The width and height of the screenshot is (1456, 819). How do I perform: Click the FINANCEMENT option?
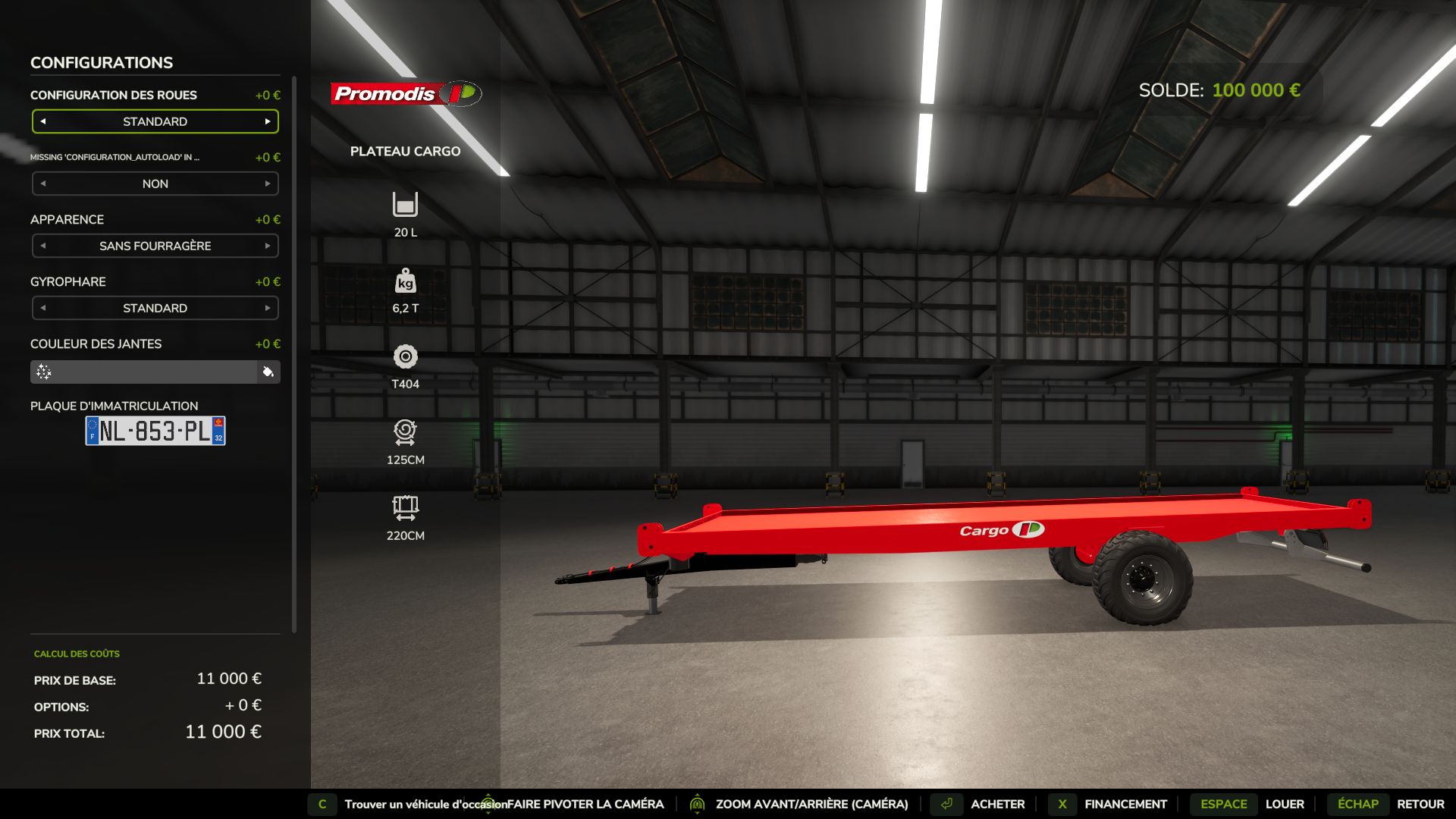click(1125, 804)
